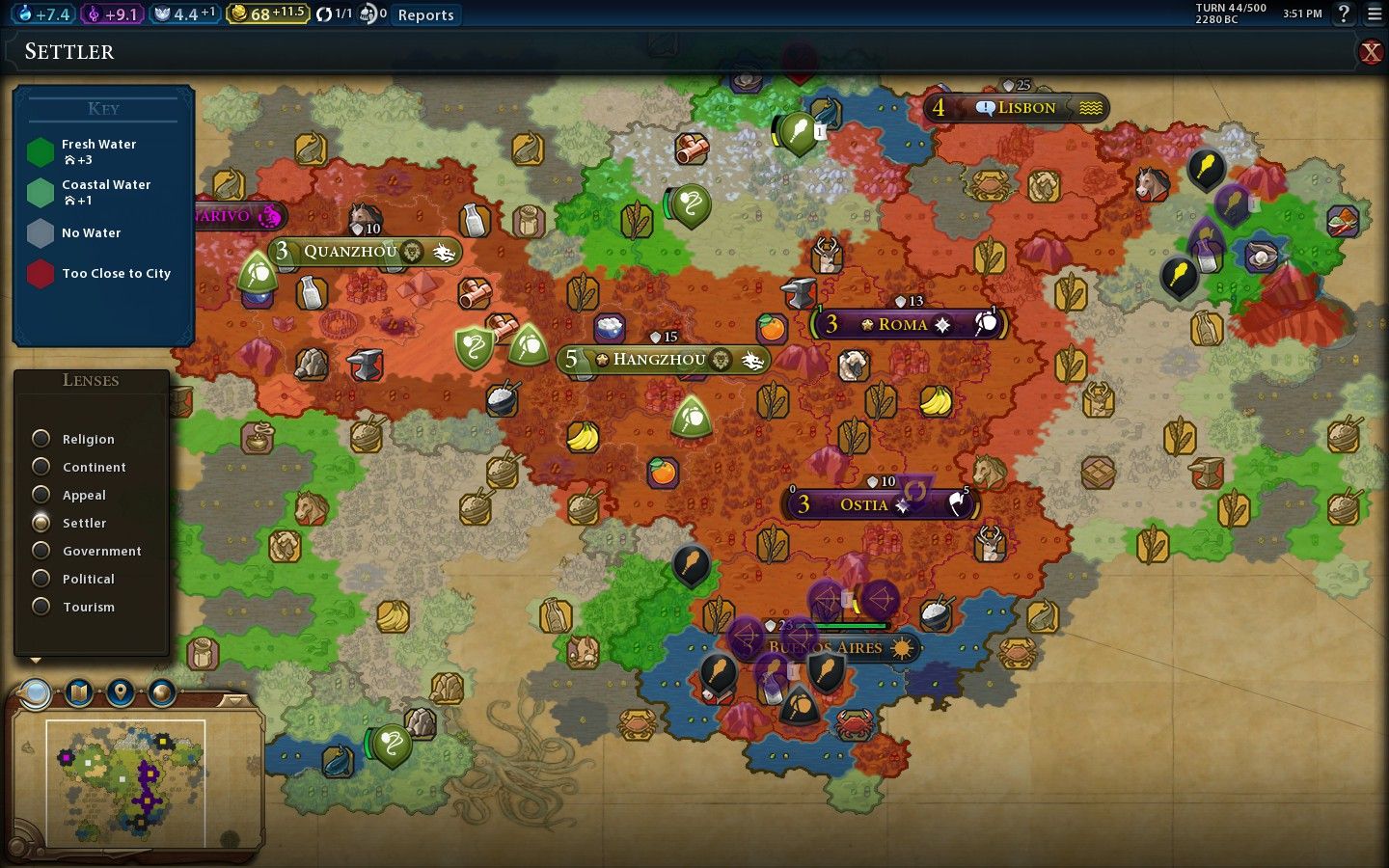Screen dimensions: 1389x868
Task: Open the Reports screen
Action: (425, 14)
